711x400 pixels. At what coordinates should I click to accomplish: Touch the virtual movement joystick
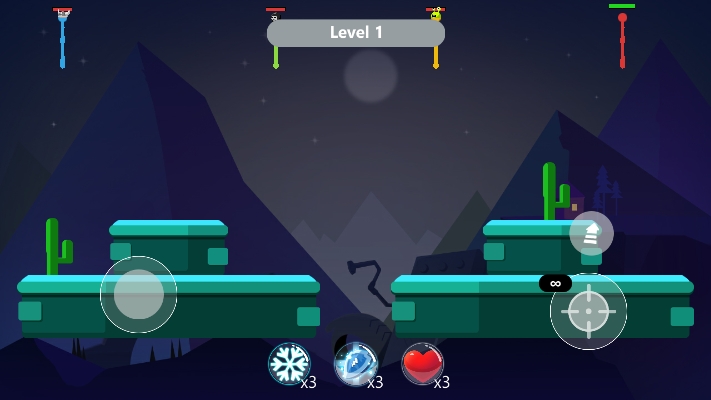pyautogui.click(x=139, y=294)
